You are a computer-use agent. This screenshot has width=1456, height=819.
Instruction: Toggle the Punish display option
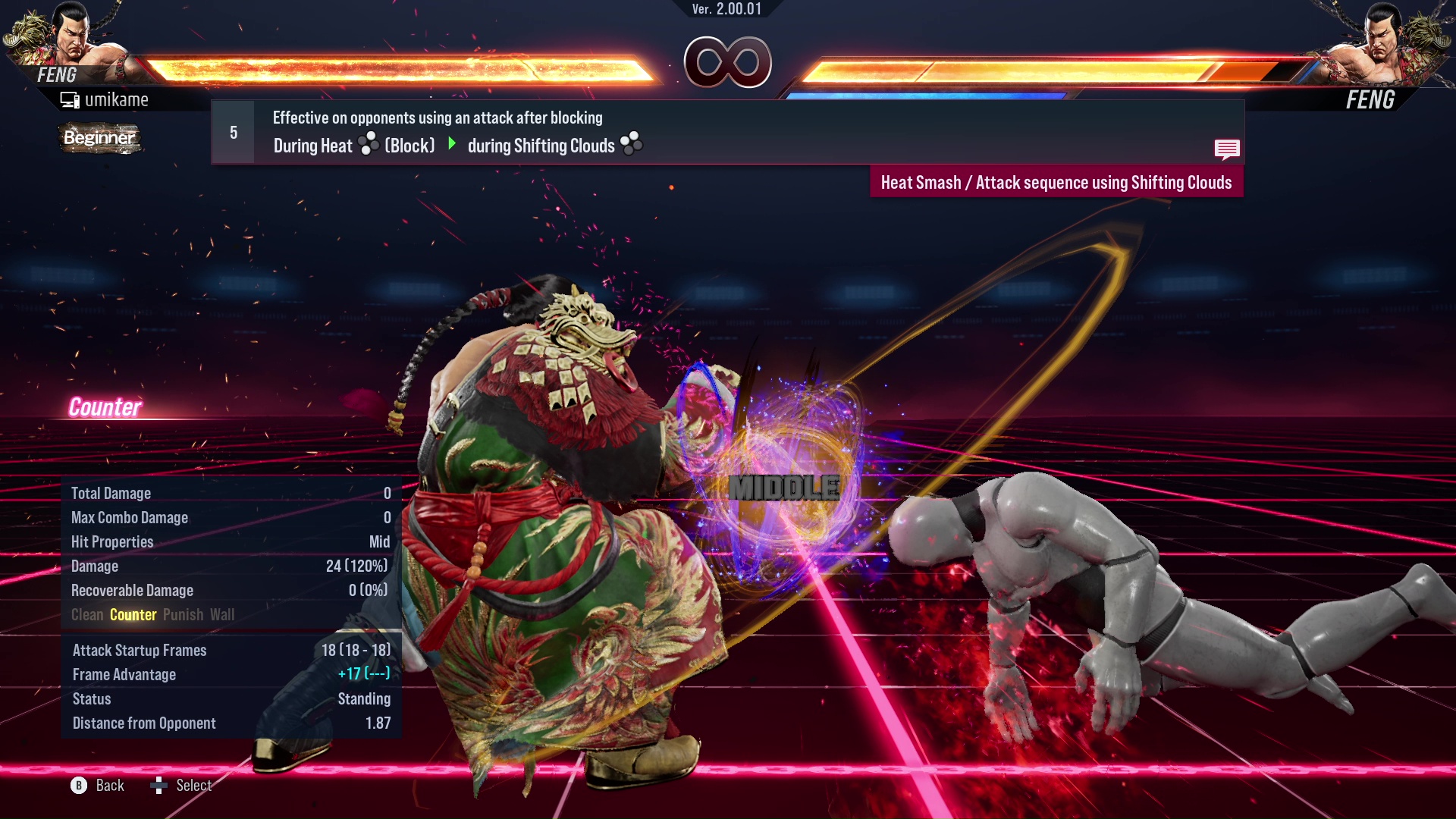tap(183, 615)
